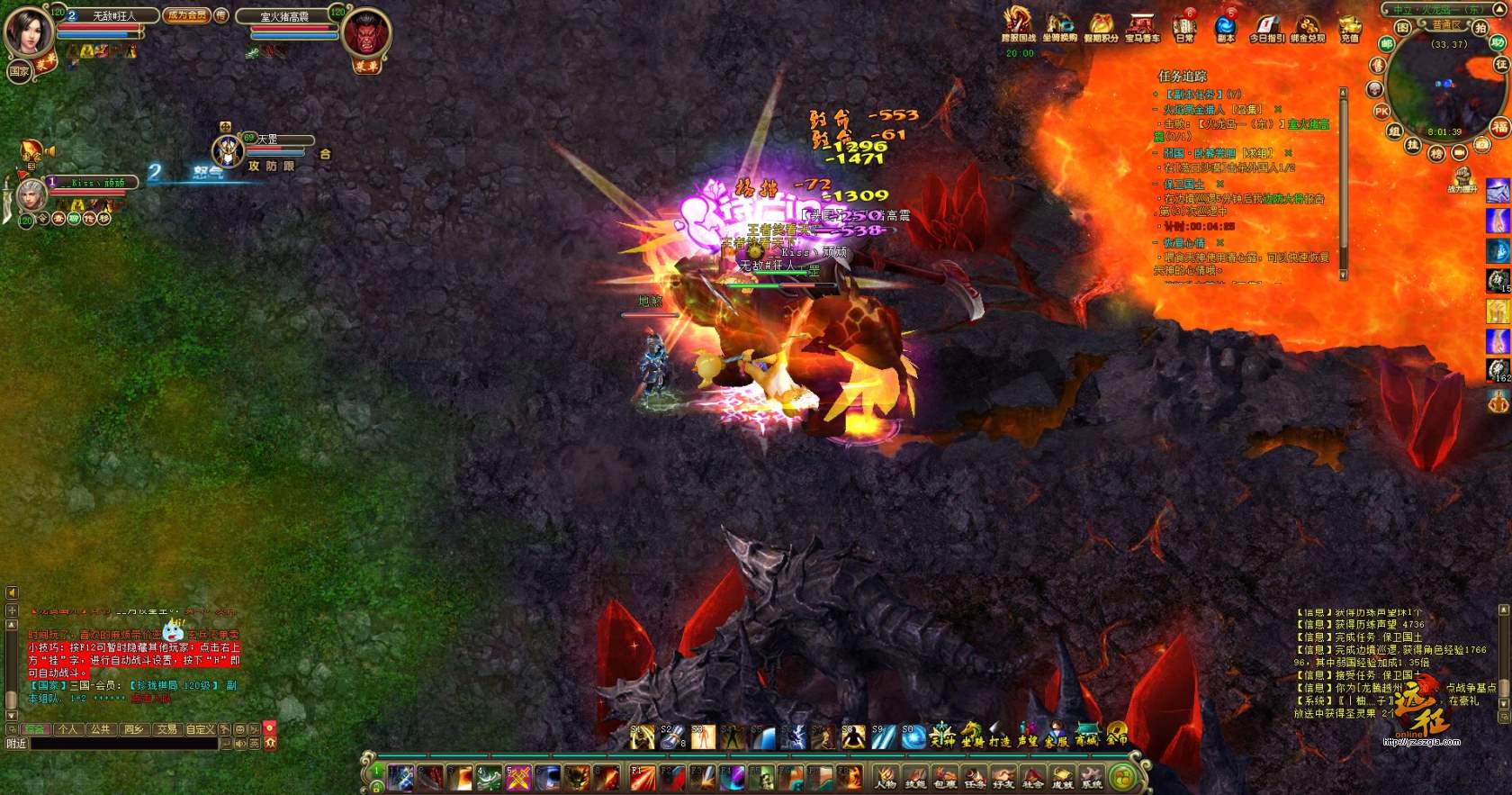
Task: Open 今日指引 daily guide calendar
Action: 1266,27
